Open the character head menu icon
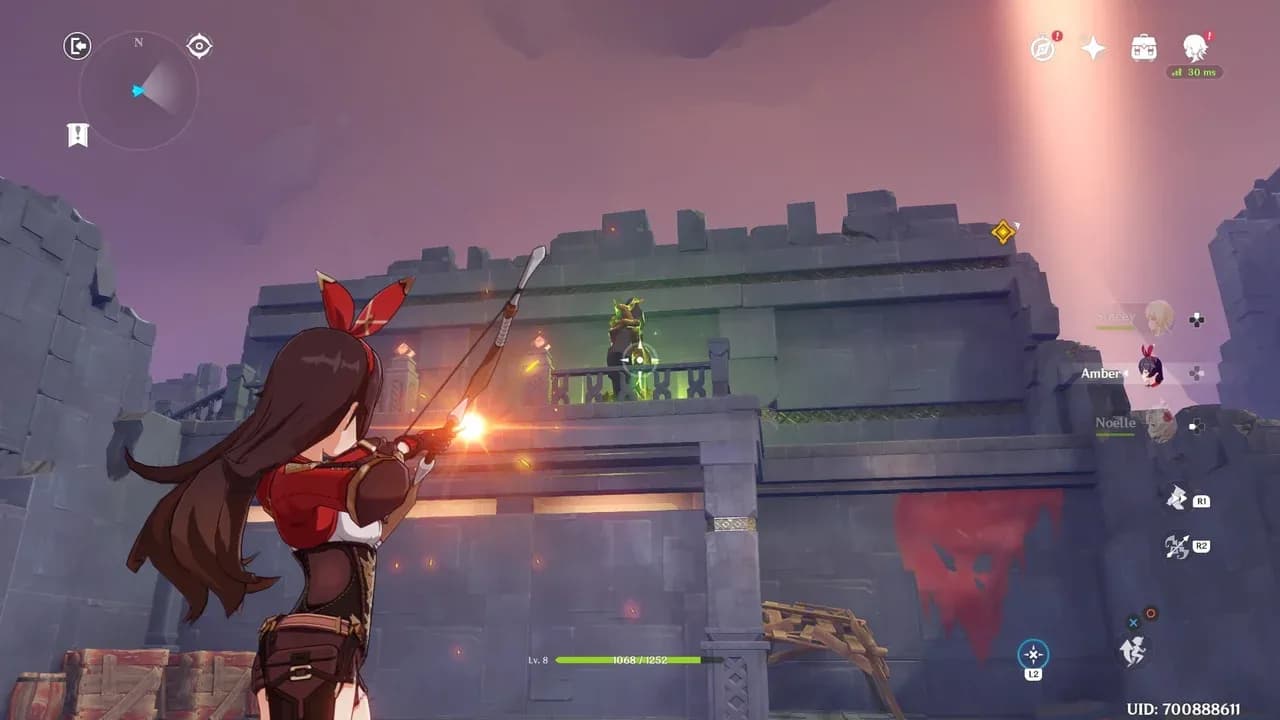 [x=1194, y=47]
